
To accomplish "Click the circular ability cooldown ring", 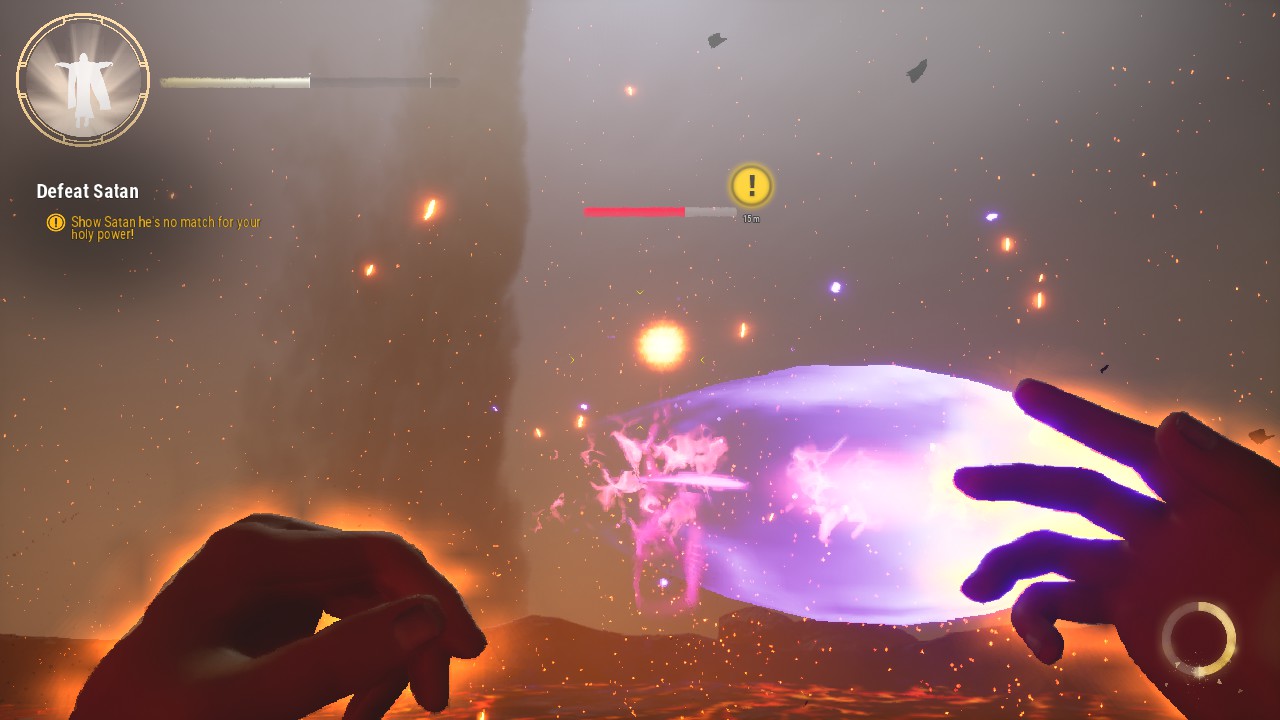I will 1198,639.
